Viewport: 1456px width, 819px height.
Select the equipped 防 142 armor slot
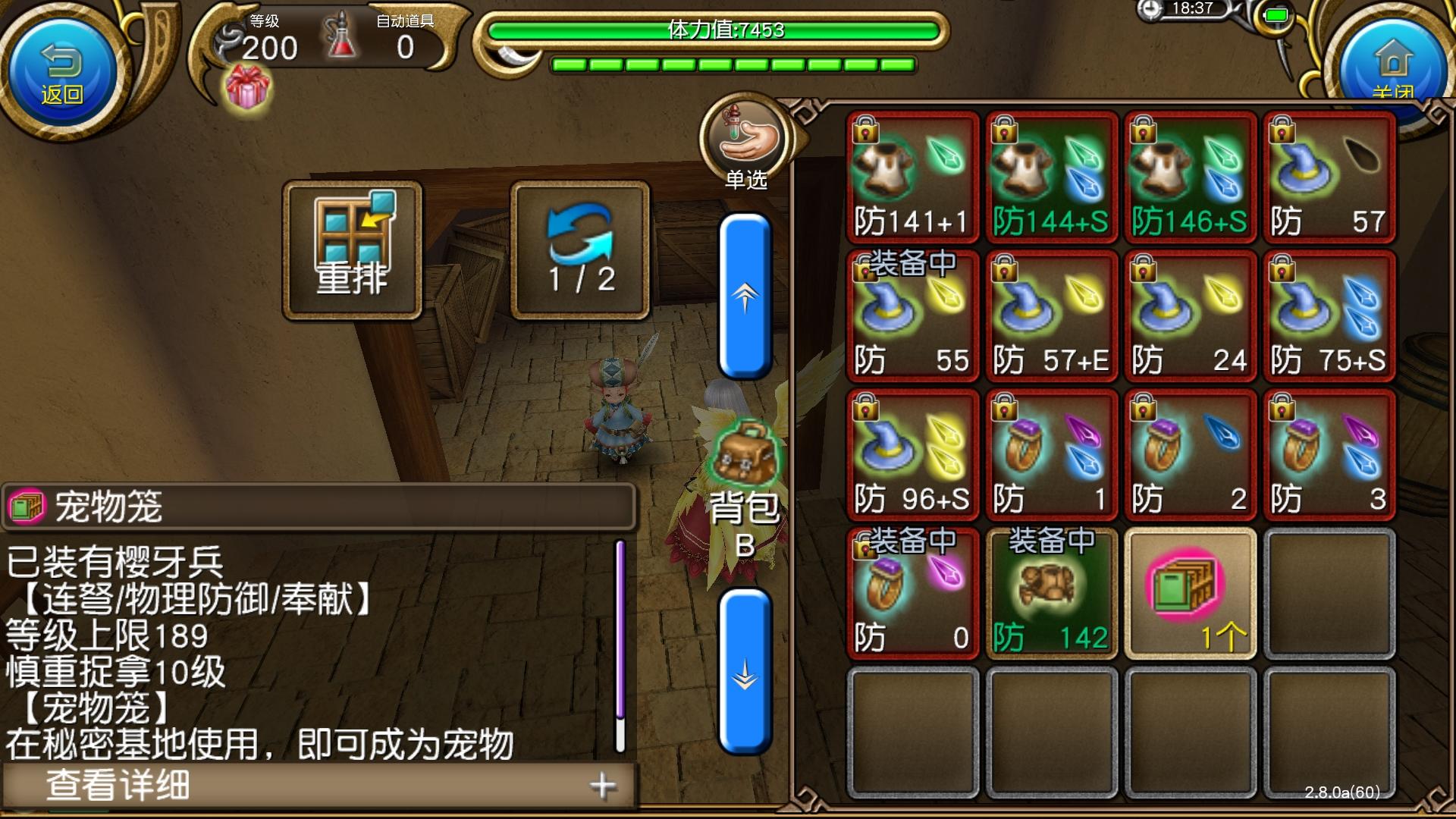[1050, 595]
